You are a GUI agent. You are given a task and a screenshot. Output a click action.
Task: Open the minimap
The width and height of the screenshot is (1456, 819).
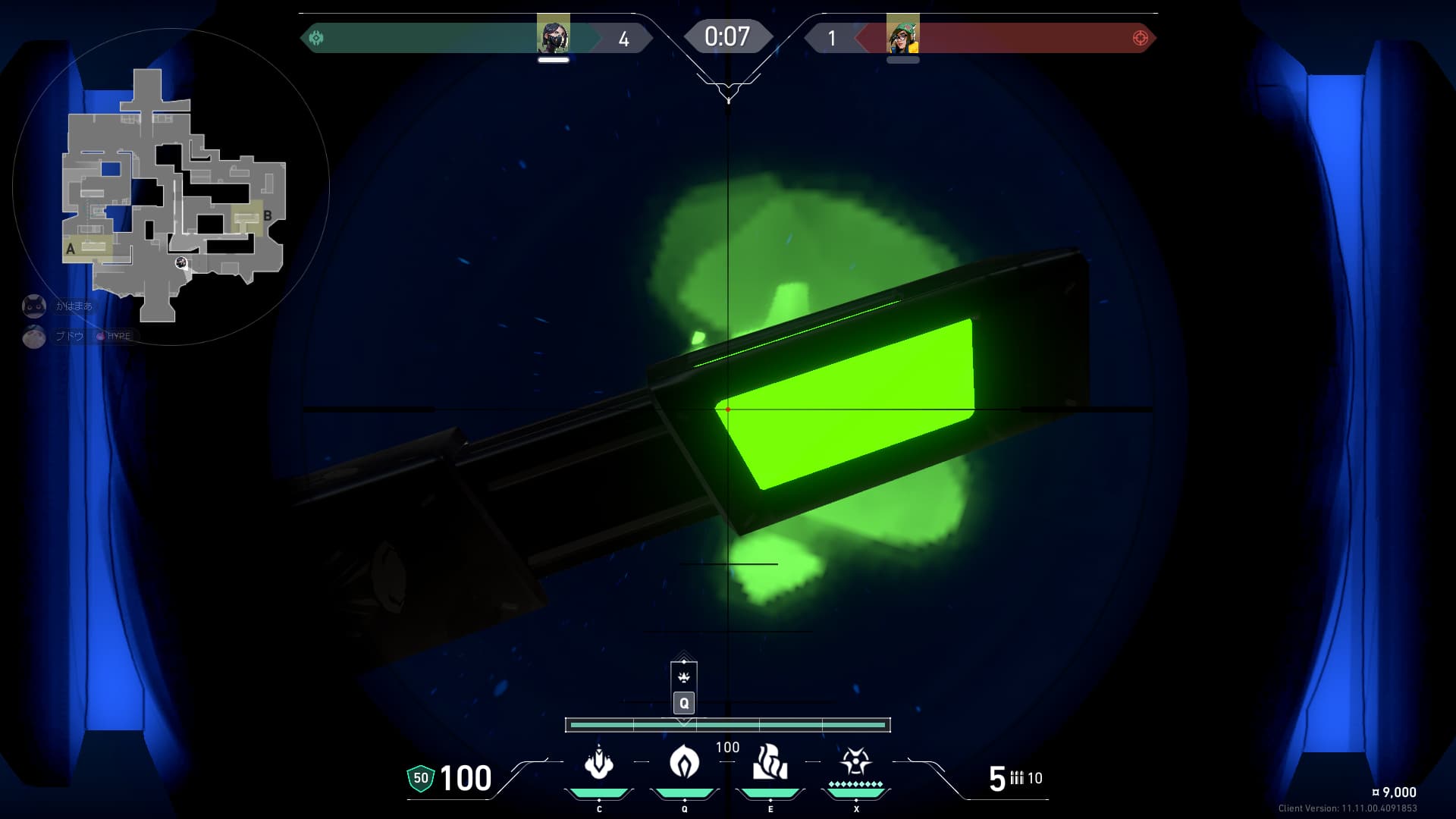click(x=171, y=187)
